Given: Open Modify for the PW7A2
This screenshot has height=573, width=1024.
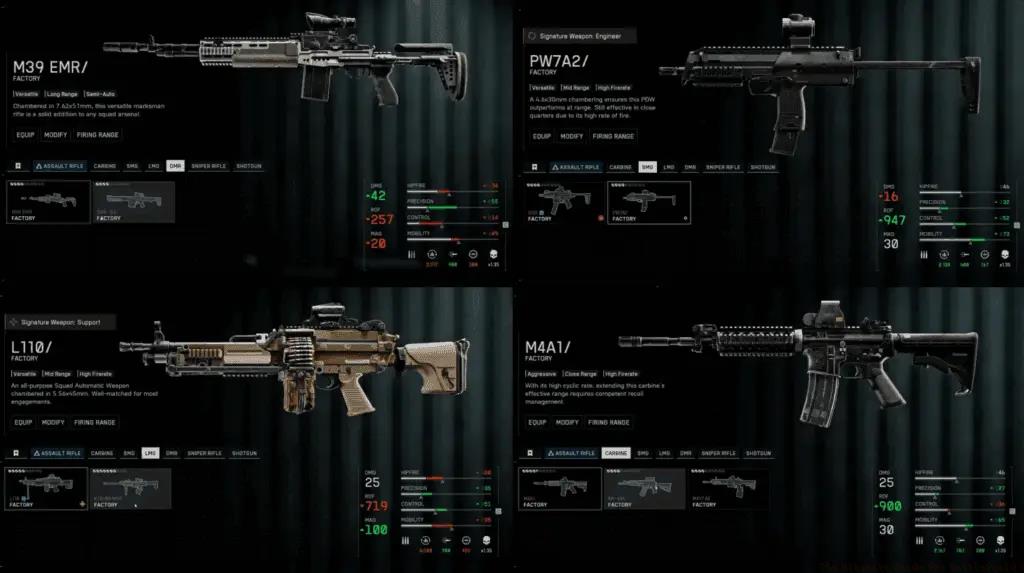Looking at the screenshot, I should 572,136.
